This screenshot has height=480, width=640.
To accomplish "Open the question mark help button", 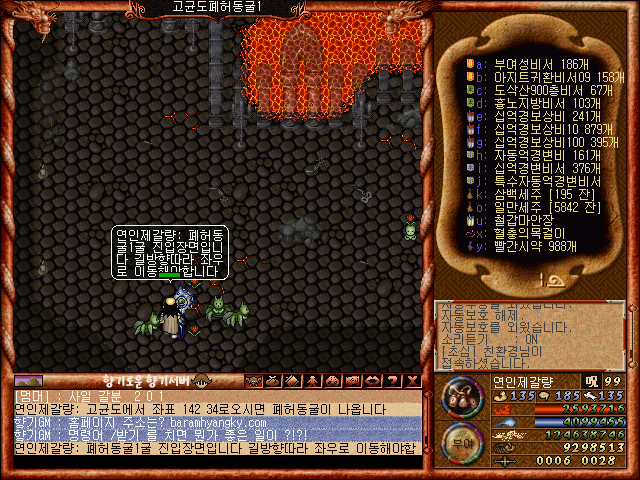I will [x=393, y=380].
